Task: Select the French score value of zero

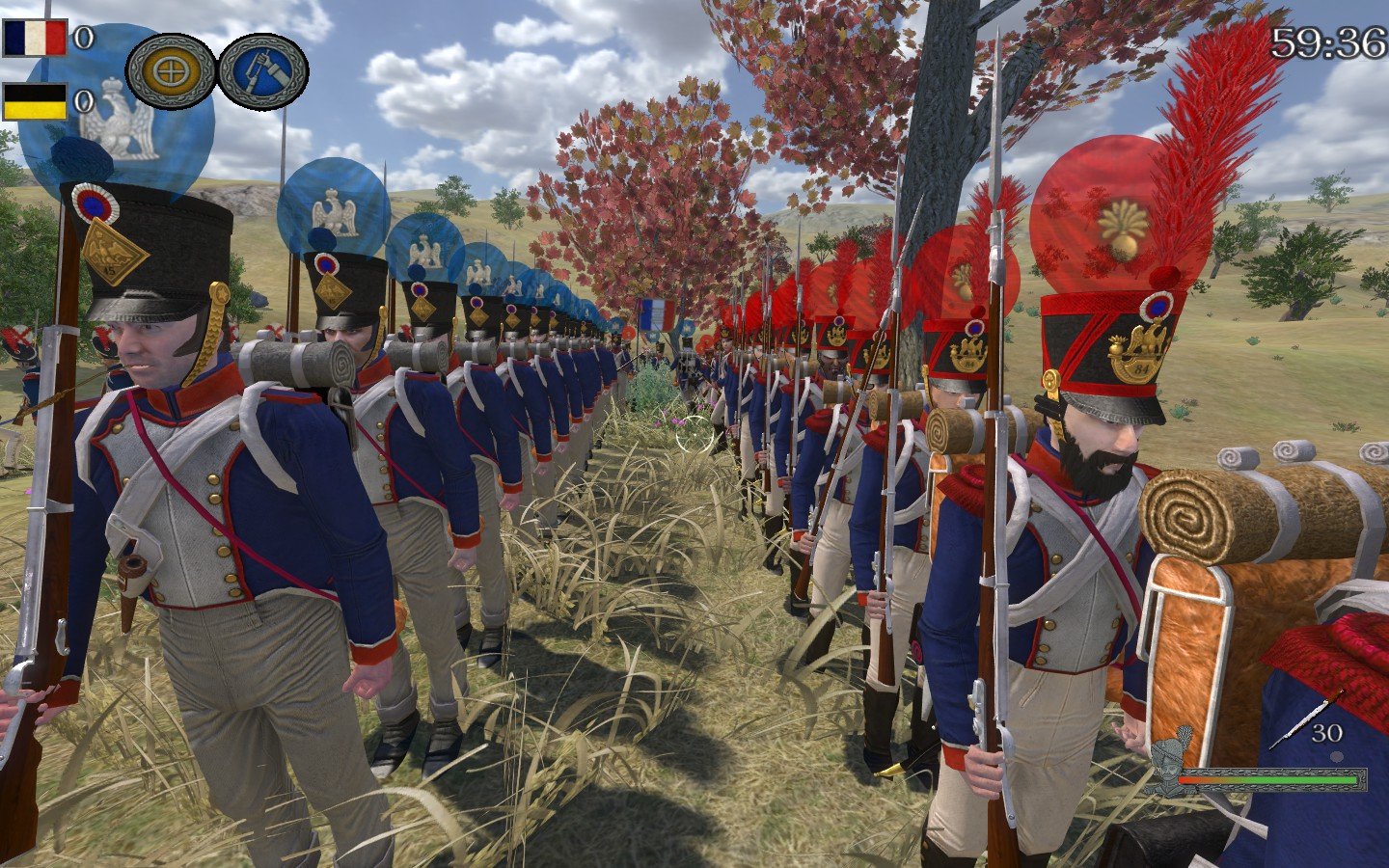Action: click(x=83, y=38)
